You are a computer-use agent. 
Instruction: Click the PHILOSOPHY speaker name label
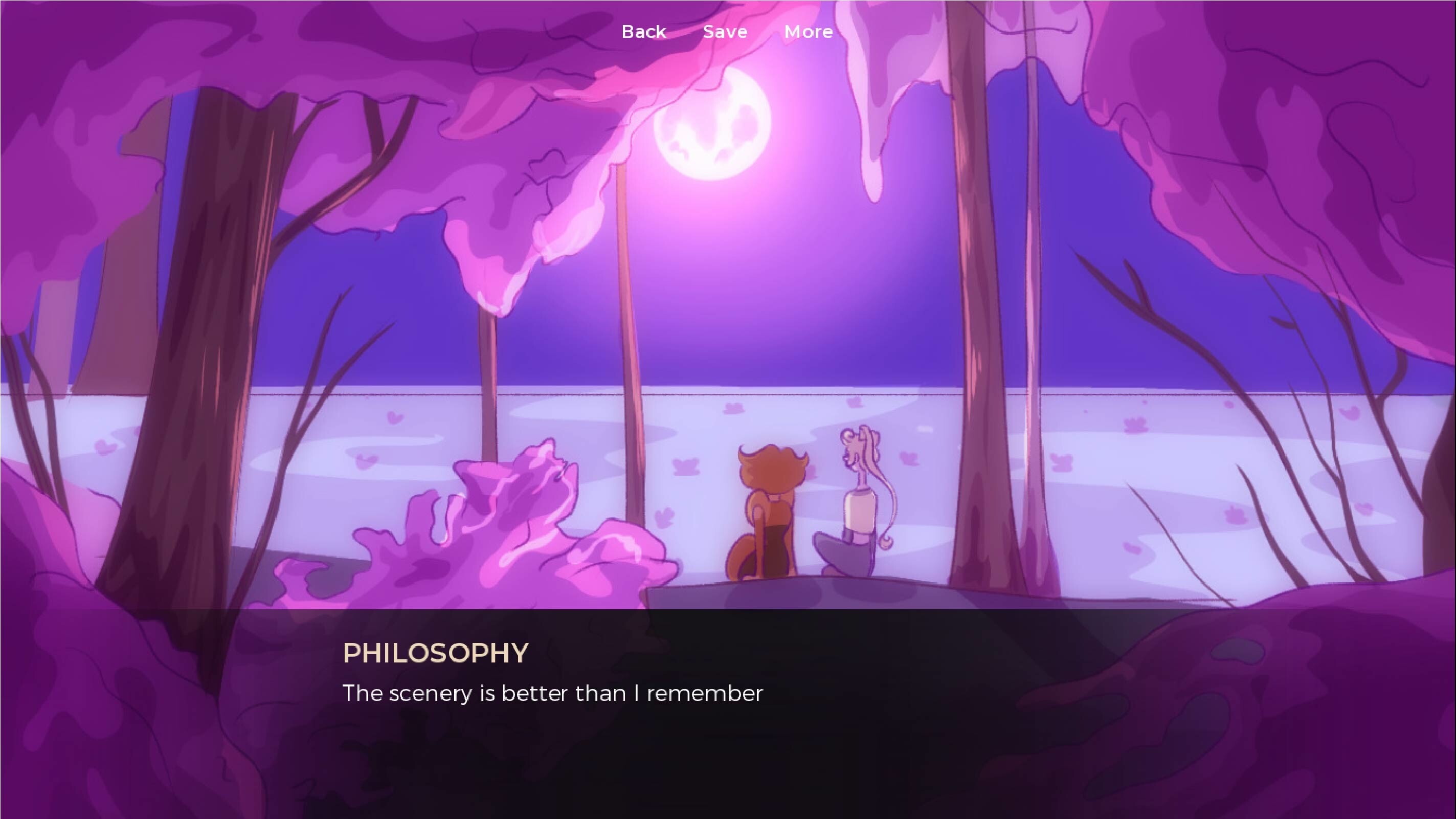pos(435,653)
